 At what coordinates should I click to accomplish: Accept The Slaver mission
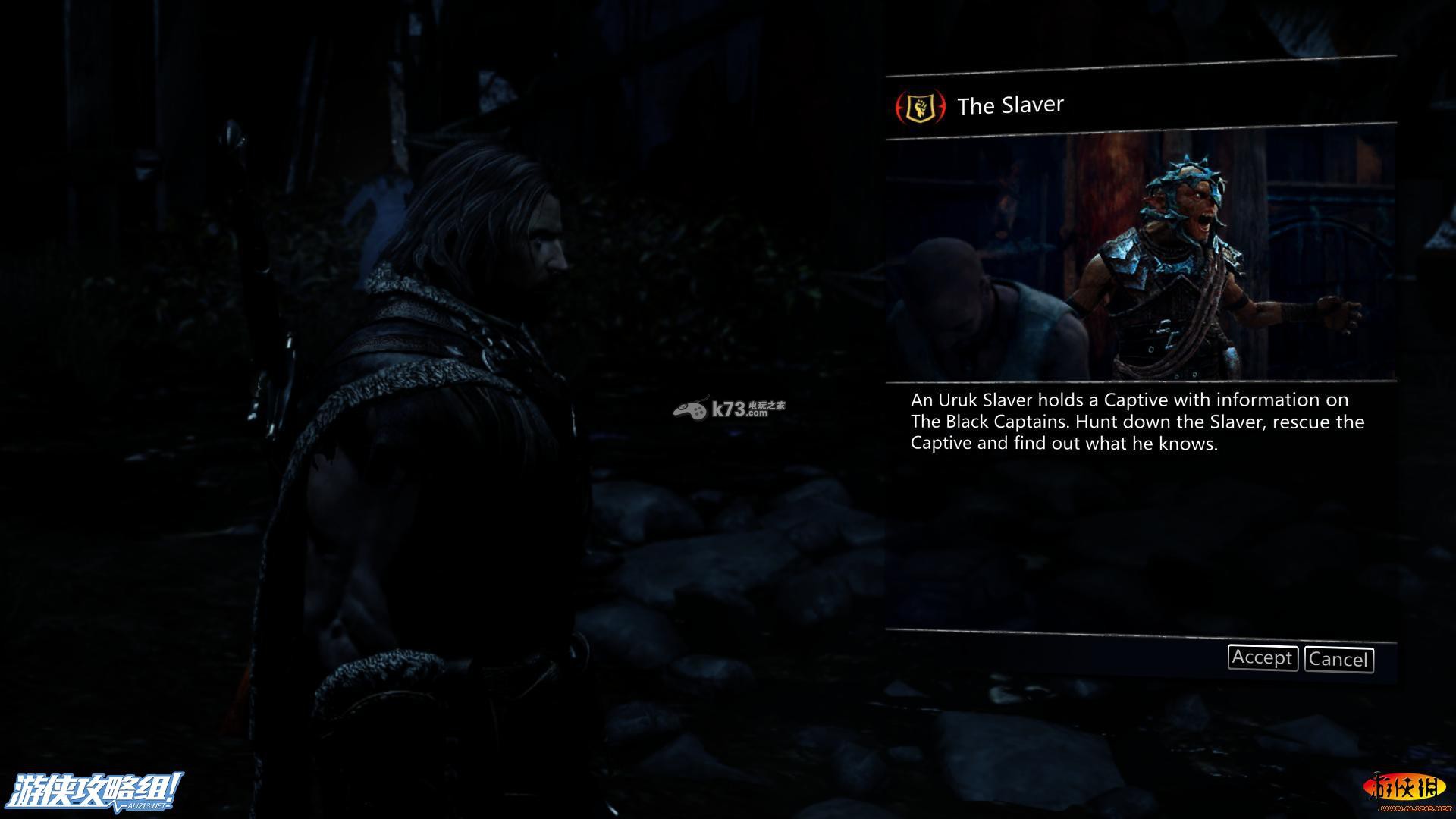[1262, 657]
